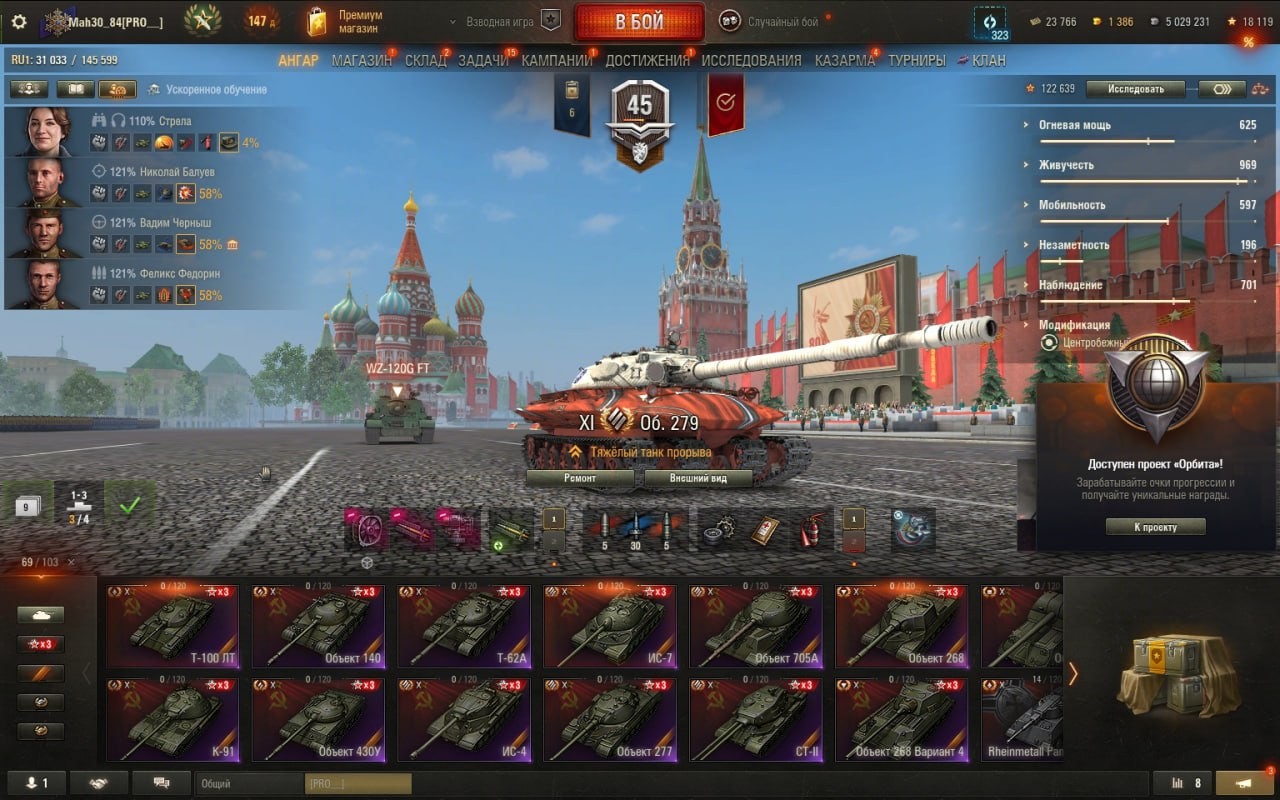The width and height of the screenshot is (1280, 800).
Task: Open the ИССЛЕДОВАНИЯ tab
Action: 751,60
